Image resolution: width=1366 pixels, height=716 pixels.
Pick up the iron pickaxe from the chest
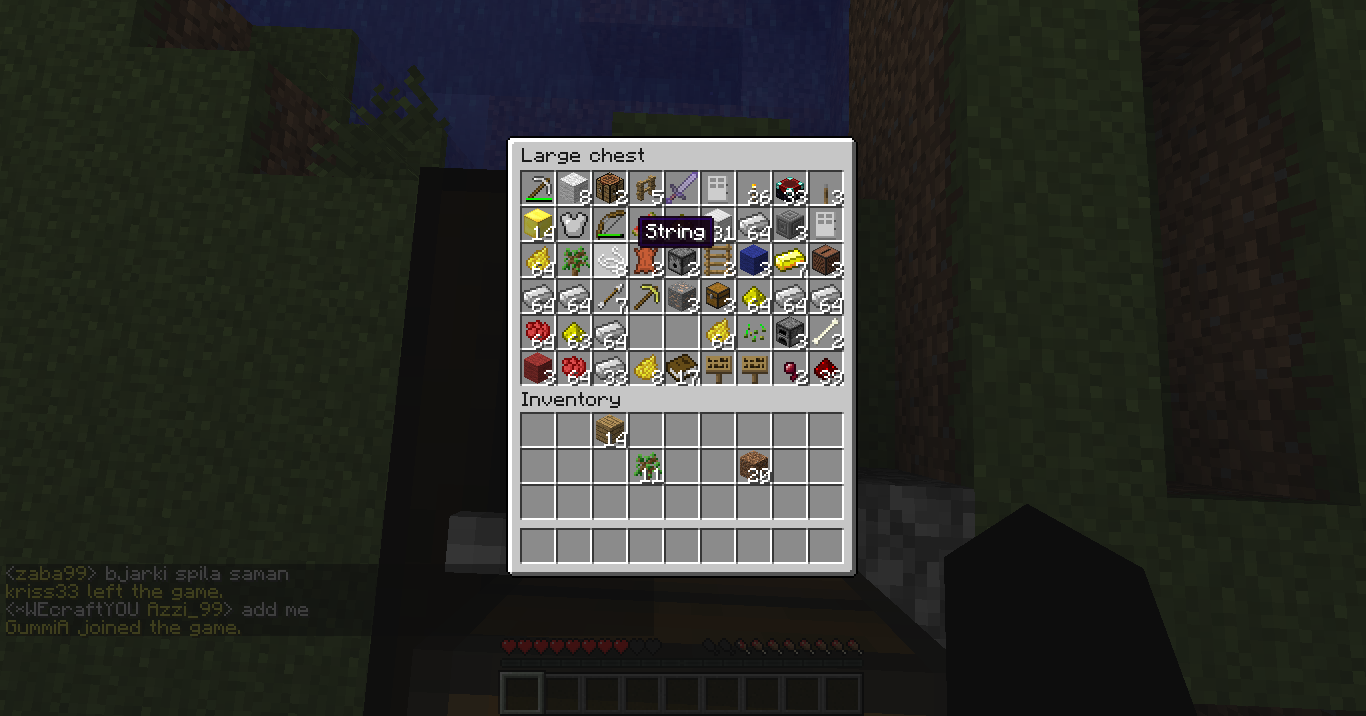point(538,189)
